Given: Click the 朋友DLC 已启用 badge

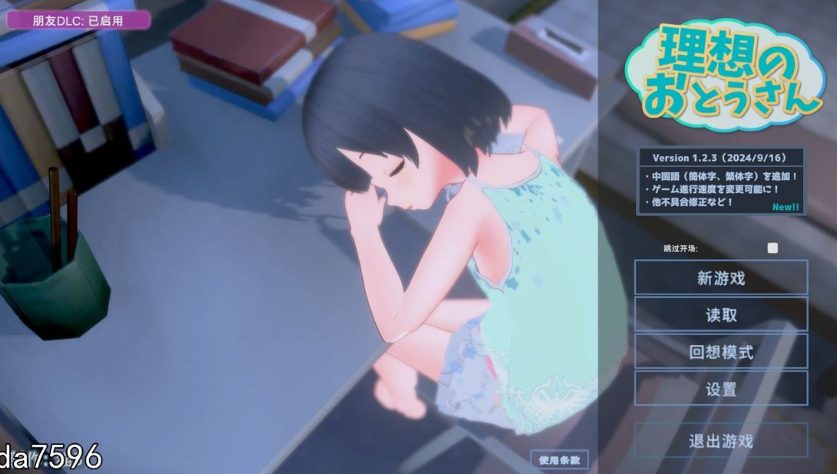Looking at the screenshot, I should tap(77, 20).
